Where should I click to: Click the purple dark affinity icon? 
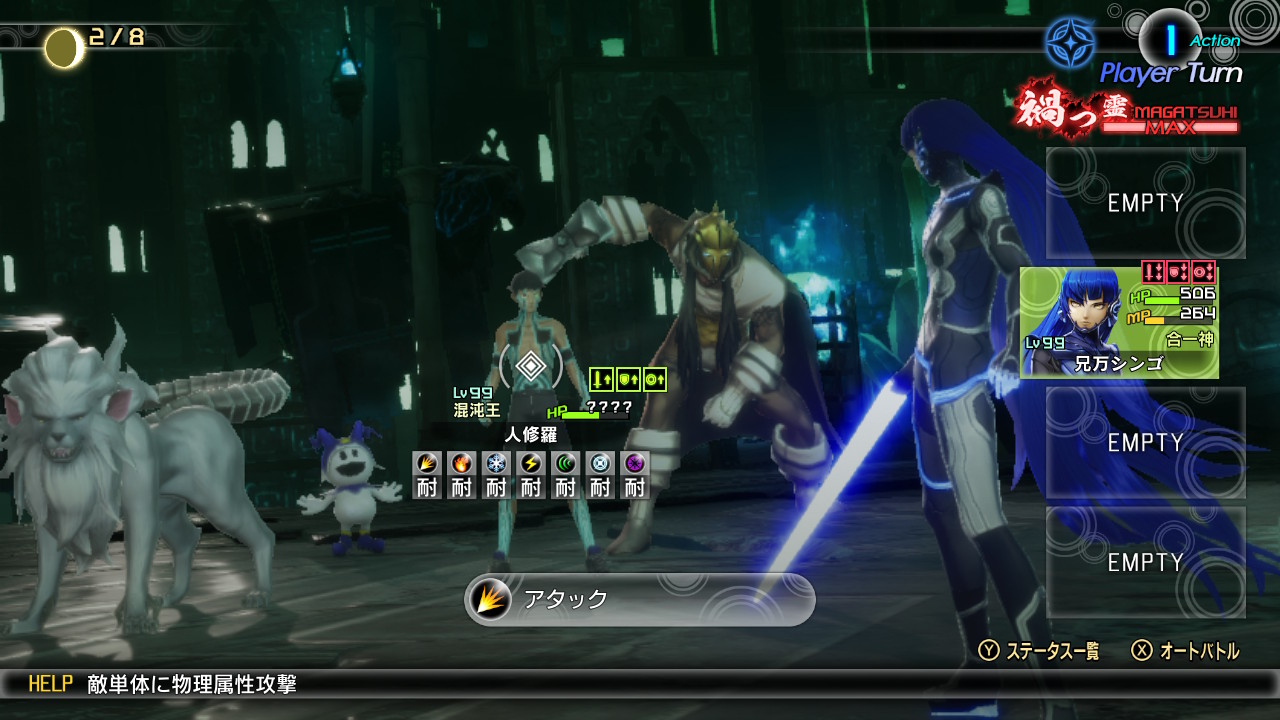tap(635, 464)
